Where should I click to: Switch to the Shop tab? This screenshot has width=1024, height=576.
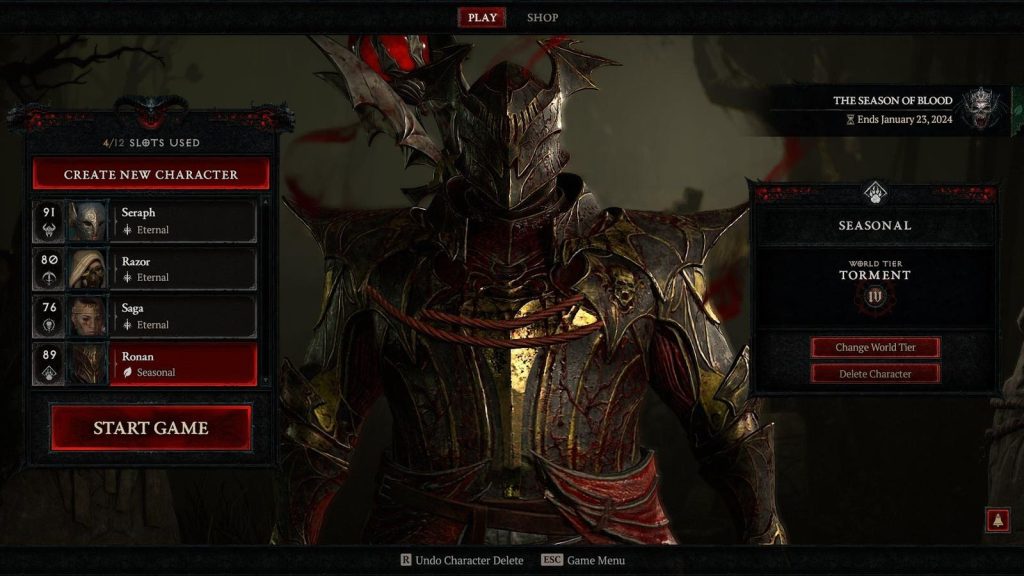542,17
